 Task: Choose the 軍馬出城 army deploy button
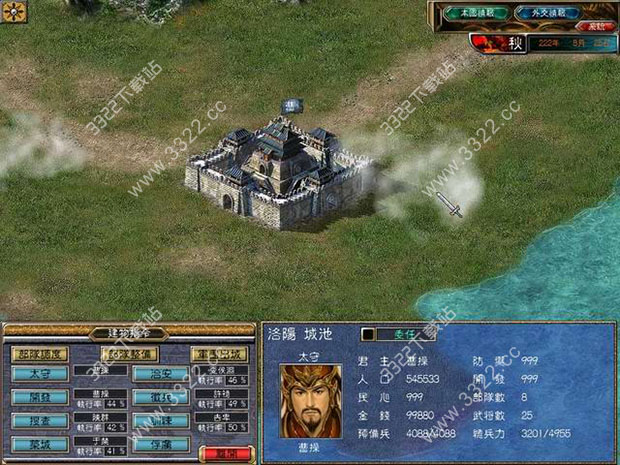tap(219, 353)
